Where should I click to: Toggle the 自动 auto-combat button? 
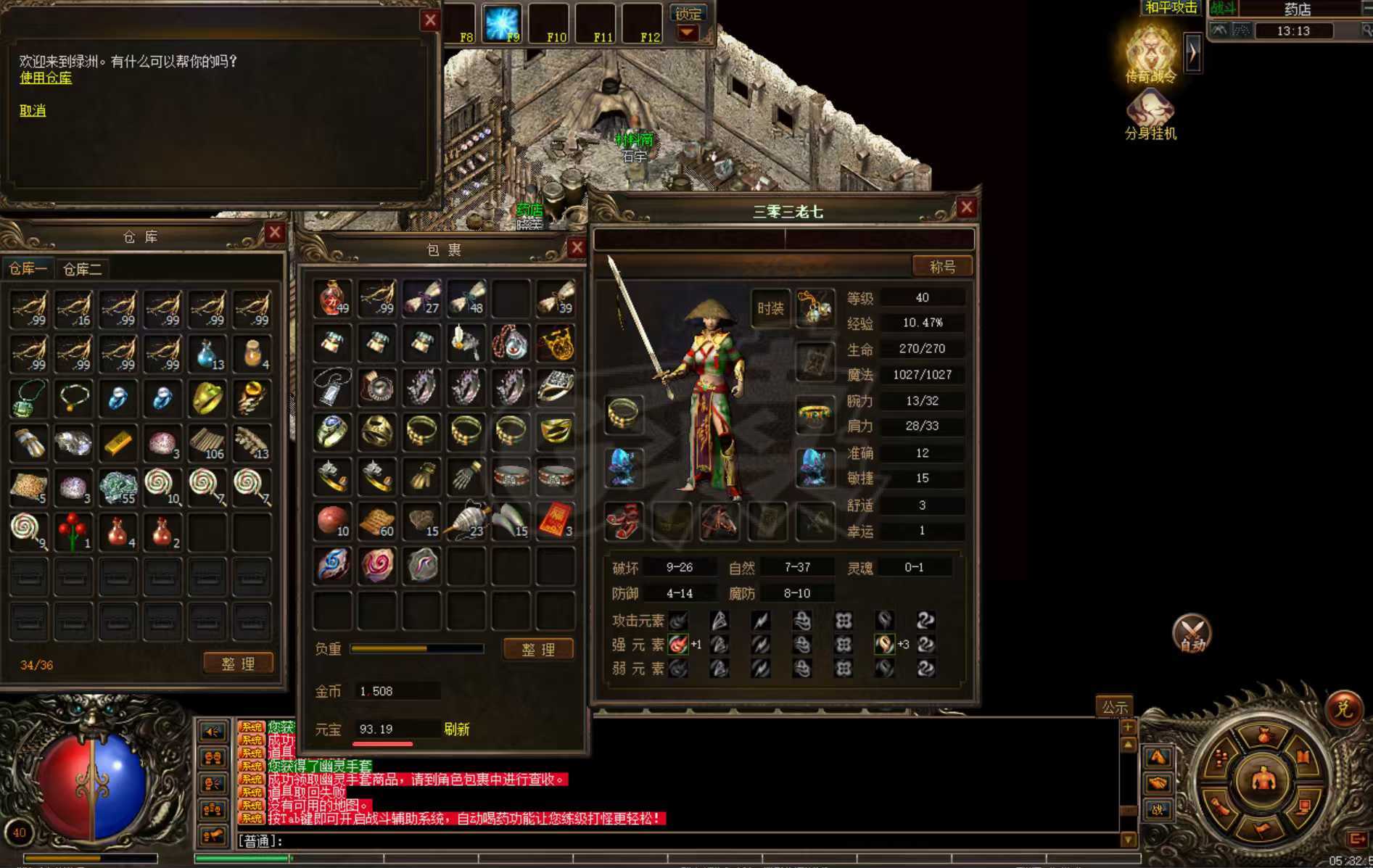1192,634
